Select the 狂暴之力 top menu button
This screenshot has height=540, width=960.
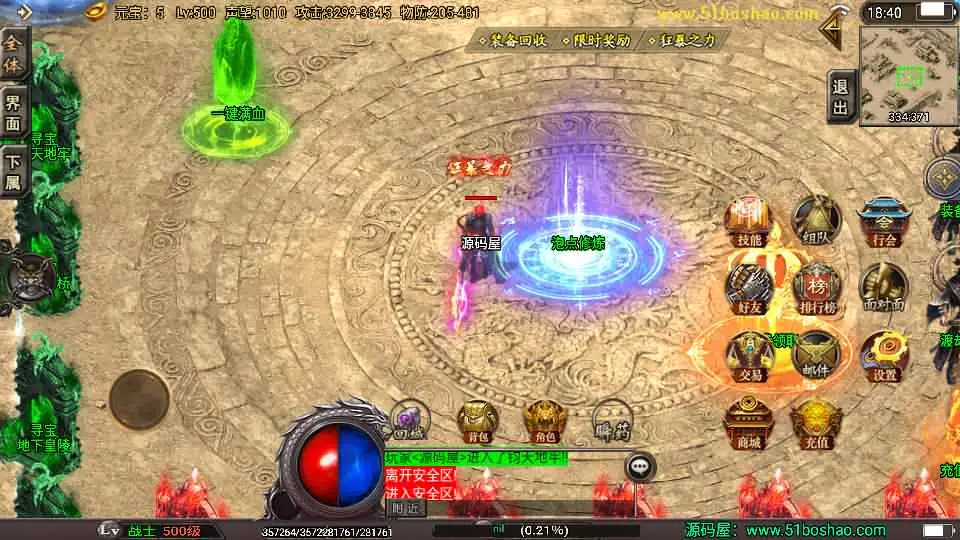pos(689,41)
